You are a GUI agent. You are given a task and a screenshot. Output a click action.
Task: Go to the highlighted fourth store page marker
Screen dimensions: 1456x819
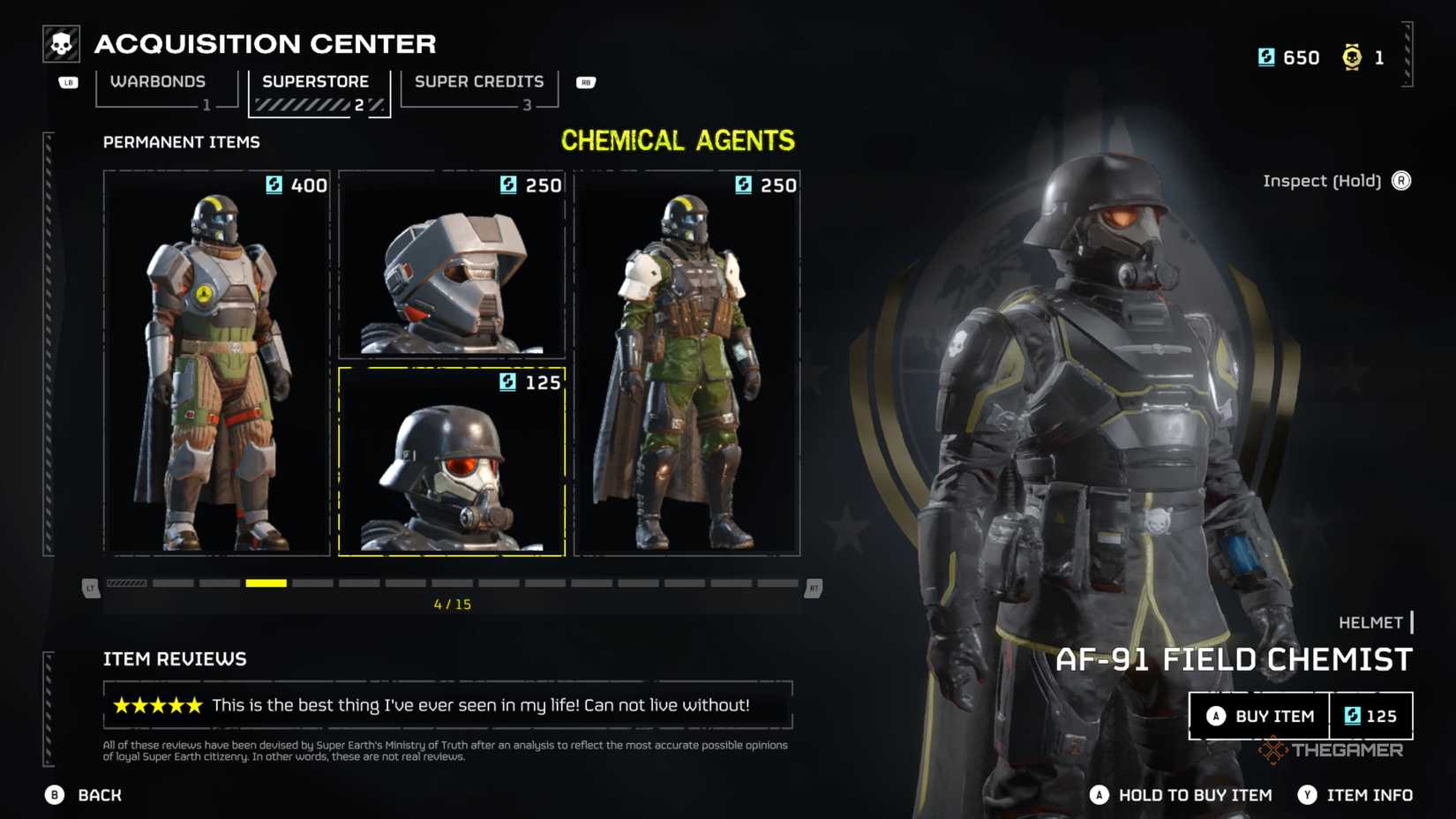266,583
